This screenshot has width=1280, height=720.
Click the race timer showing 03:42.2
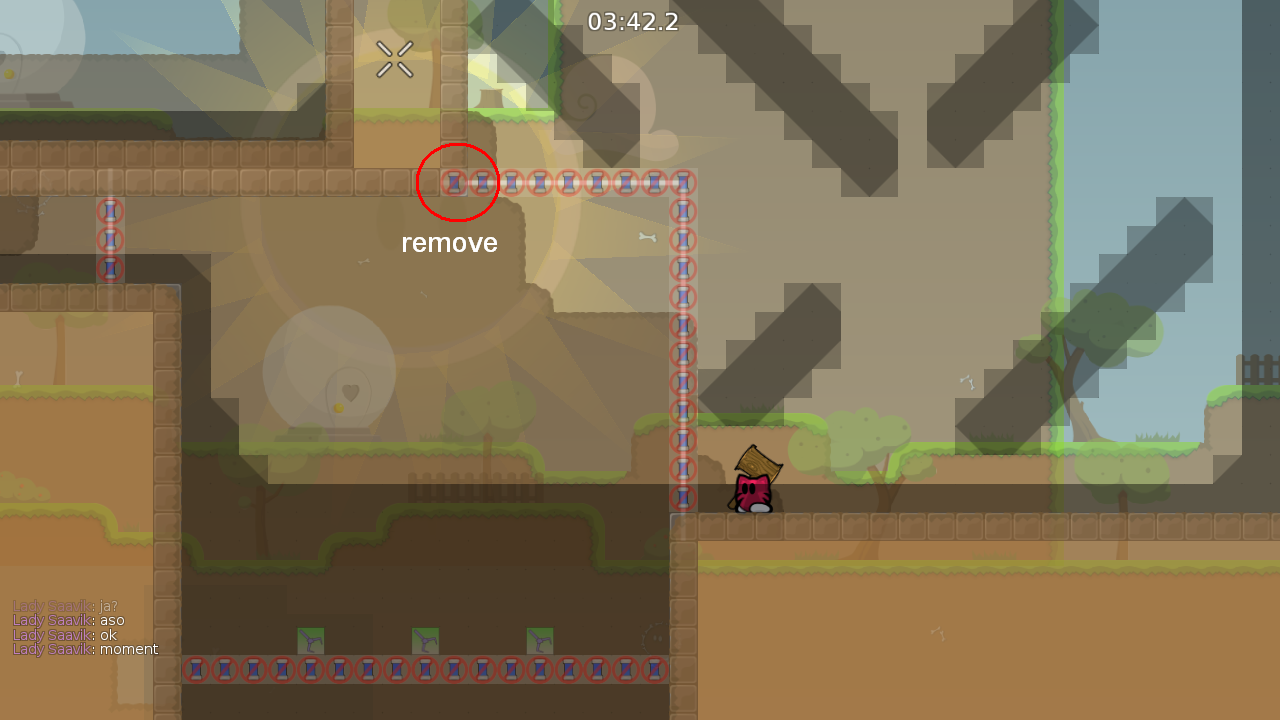(634, 22)
